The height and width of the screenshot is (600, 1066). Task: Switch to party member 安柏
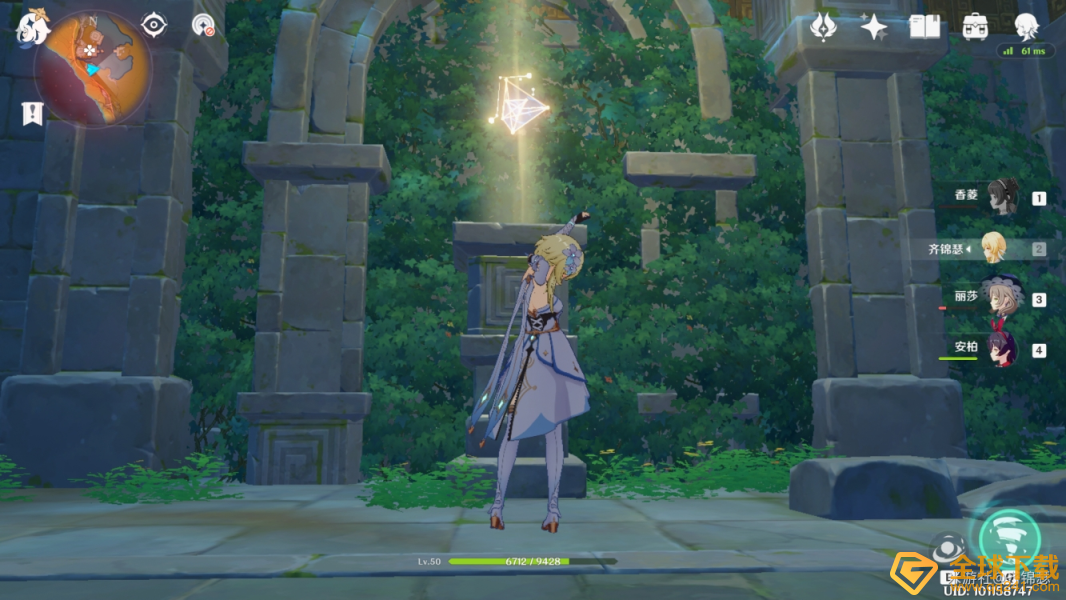click(x=1000, y=349)
